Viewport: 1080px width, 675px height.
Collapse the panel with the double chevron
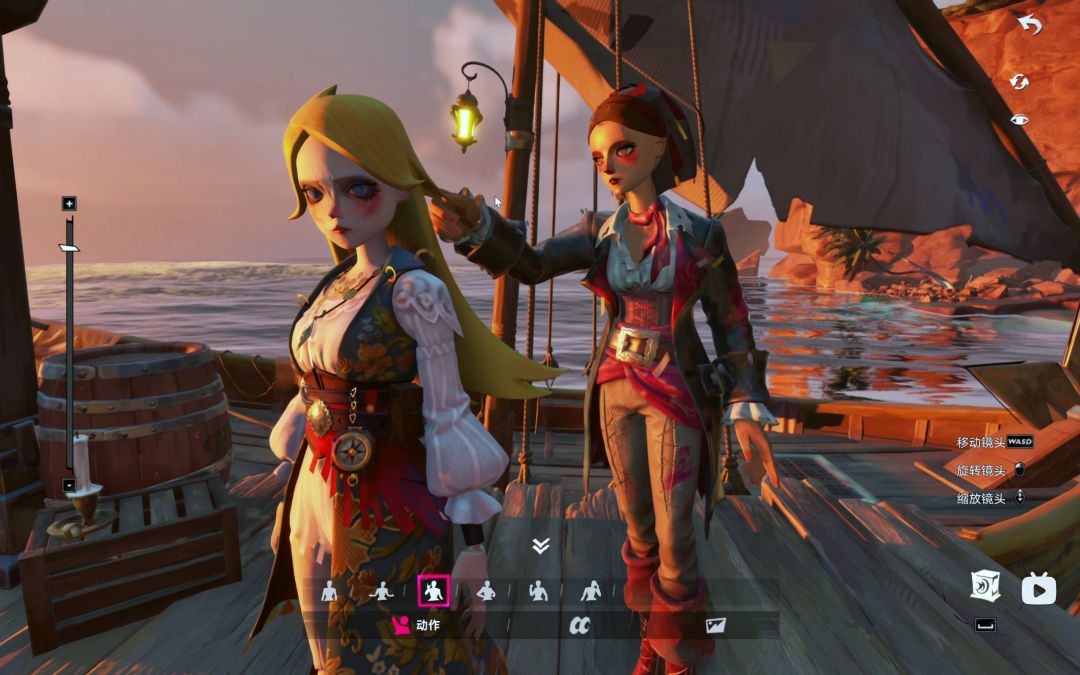click(x=541, y=545)
